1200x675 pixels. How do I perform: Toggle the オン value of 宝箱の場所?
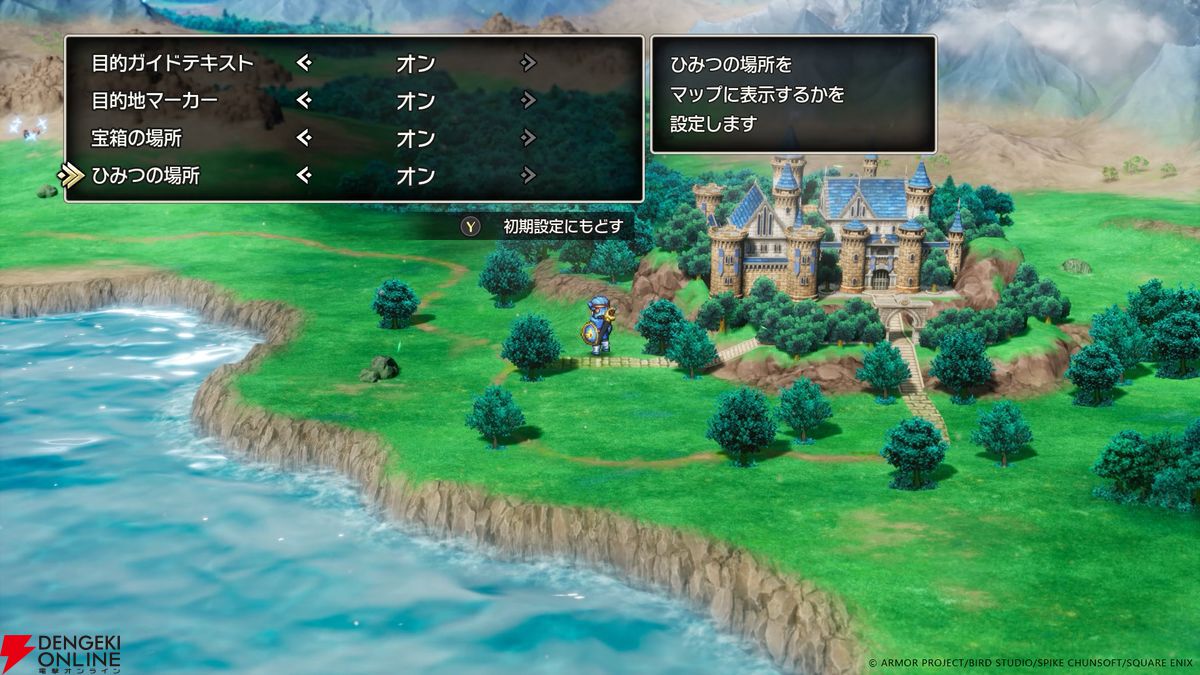tap(415, 138)
